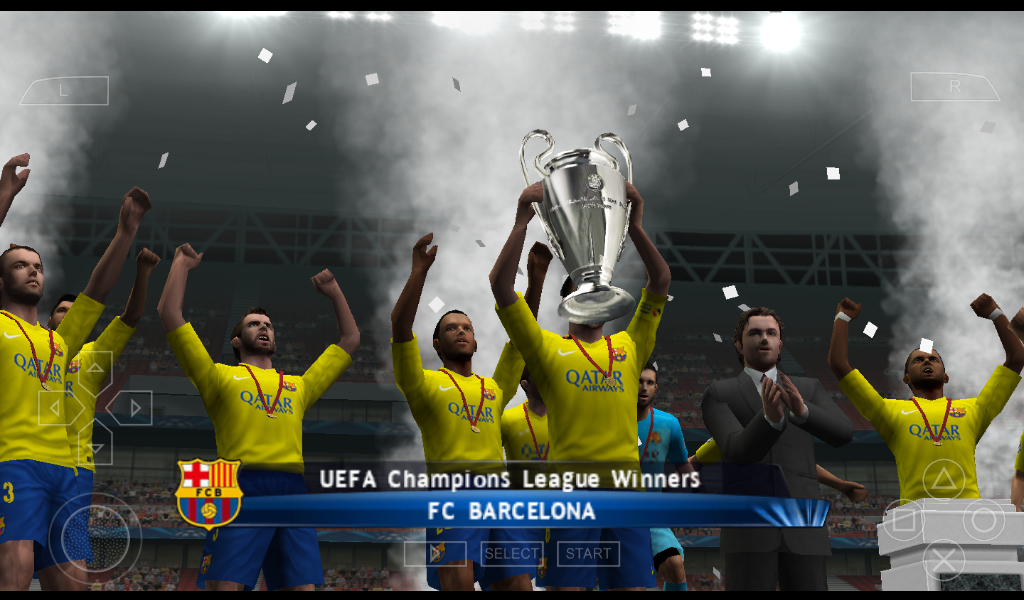Tap the triangle touch button
Screen dimensions: 1024x600
943,479
